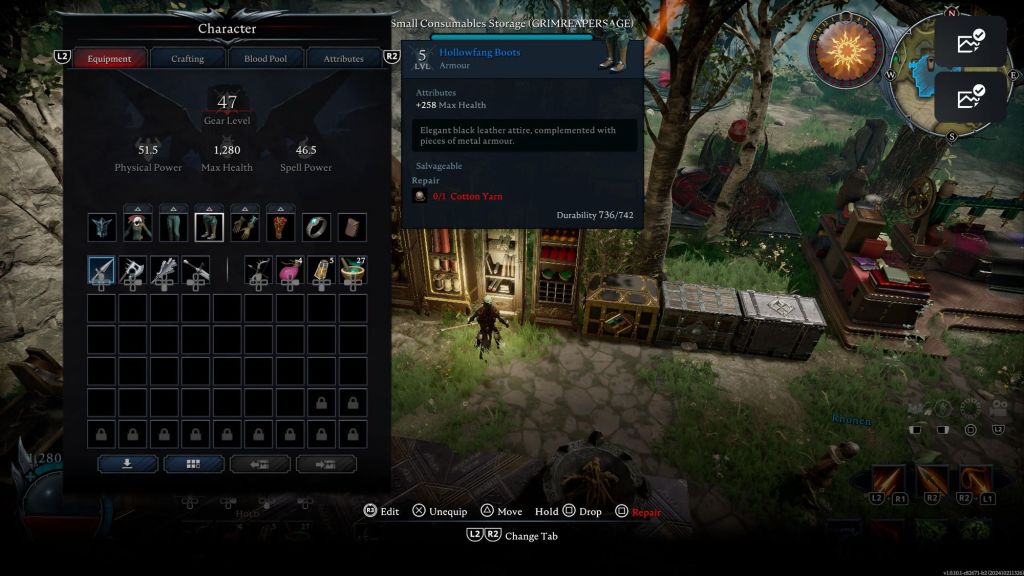The image size is (1024, 576).
Task: Switch to the Crafting tab
Action: point(187,58)
